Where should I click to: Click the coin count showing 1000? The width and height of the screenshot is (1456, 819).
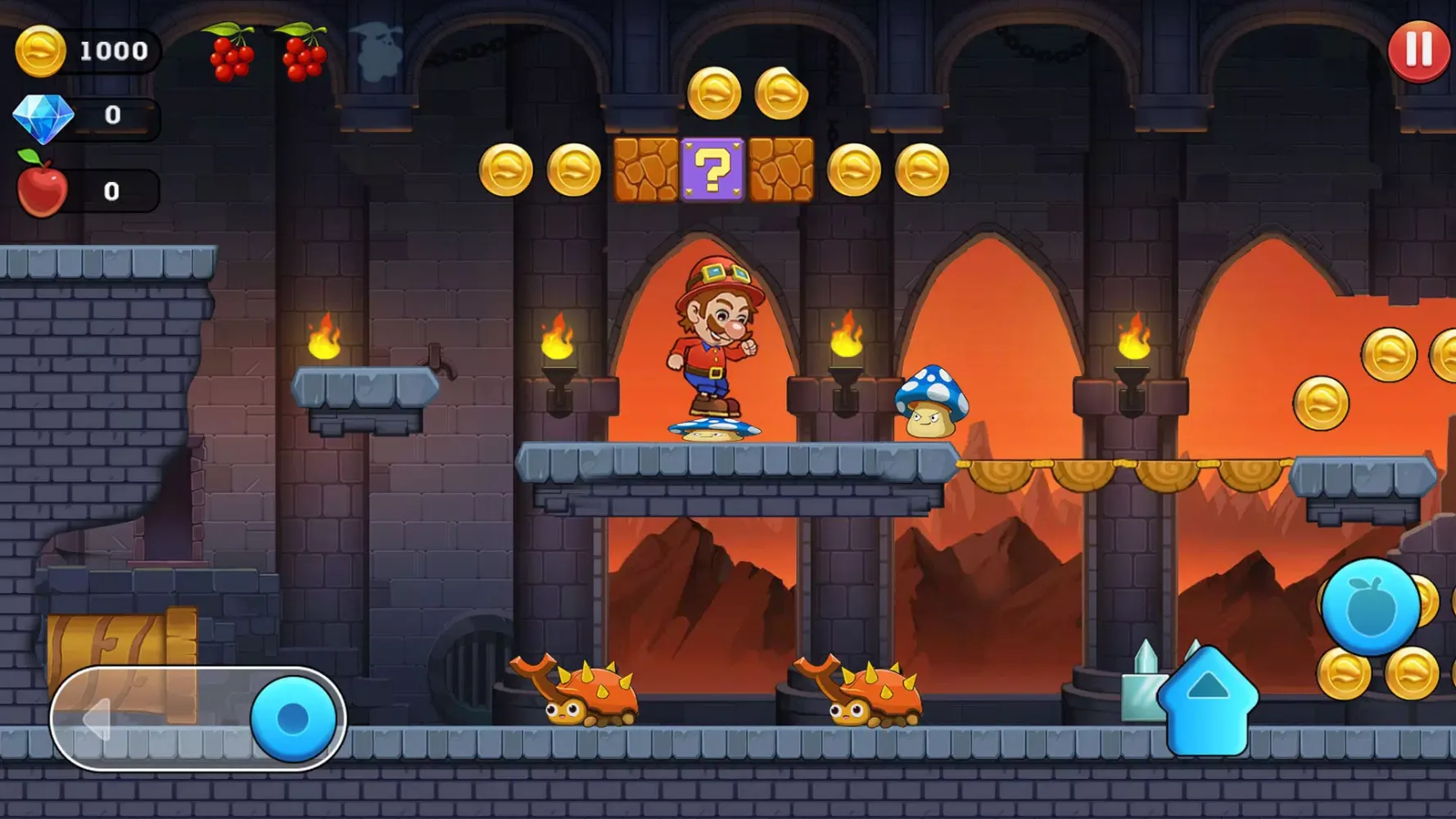click(113, 50)
